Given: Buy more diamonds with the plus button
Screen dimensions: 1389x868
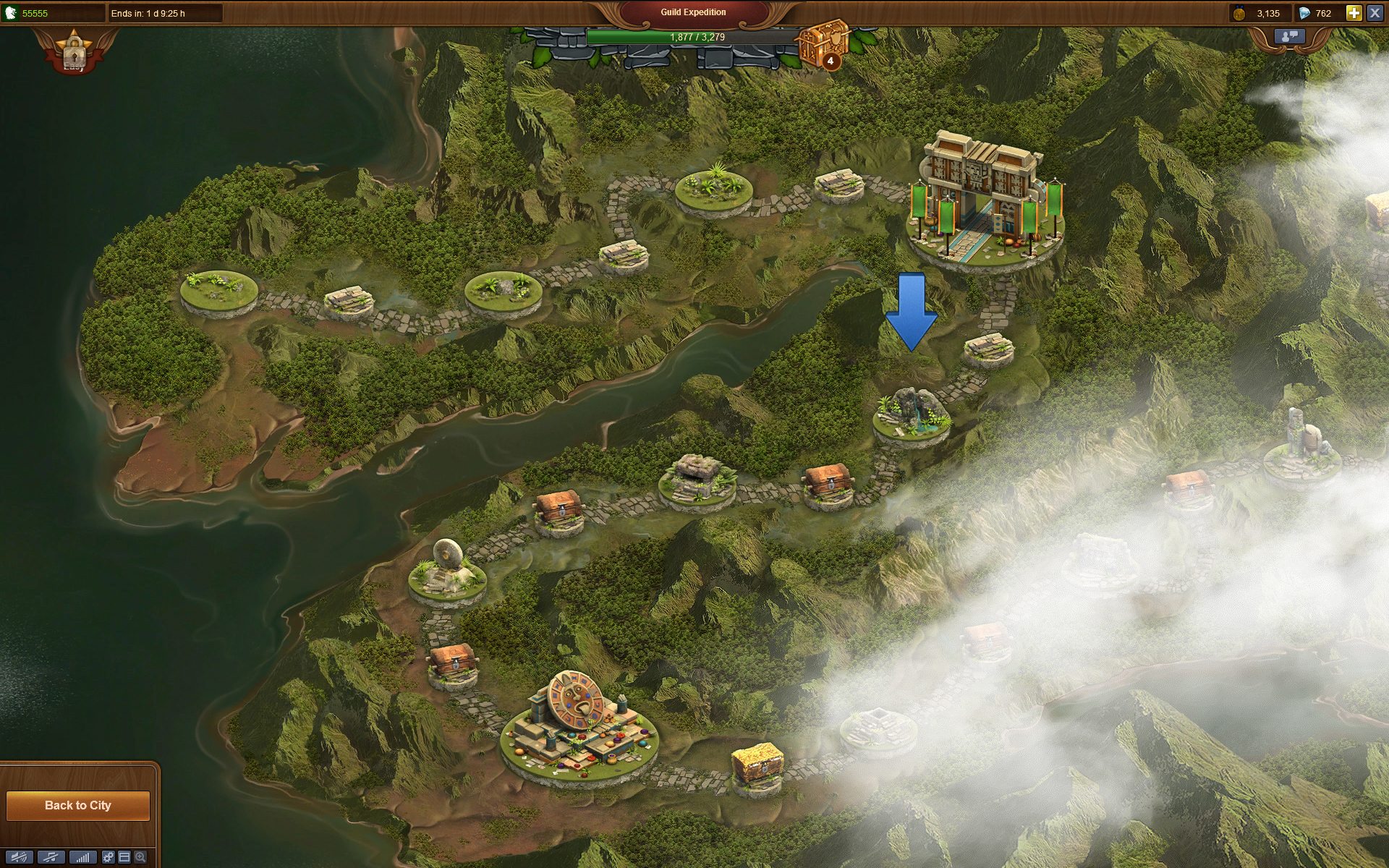Looking at the screenshot, I should 1354,13.
